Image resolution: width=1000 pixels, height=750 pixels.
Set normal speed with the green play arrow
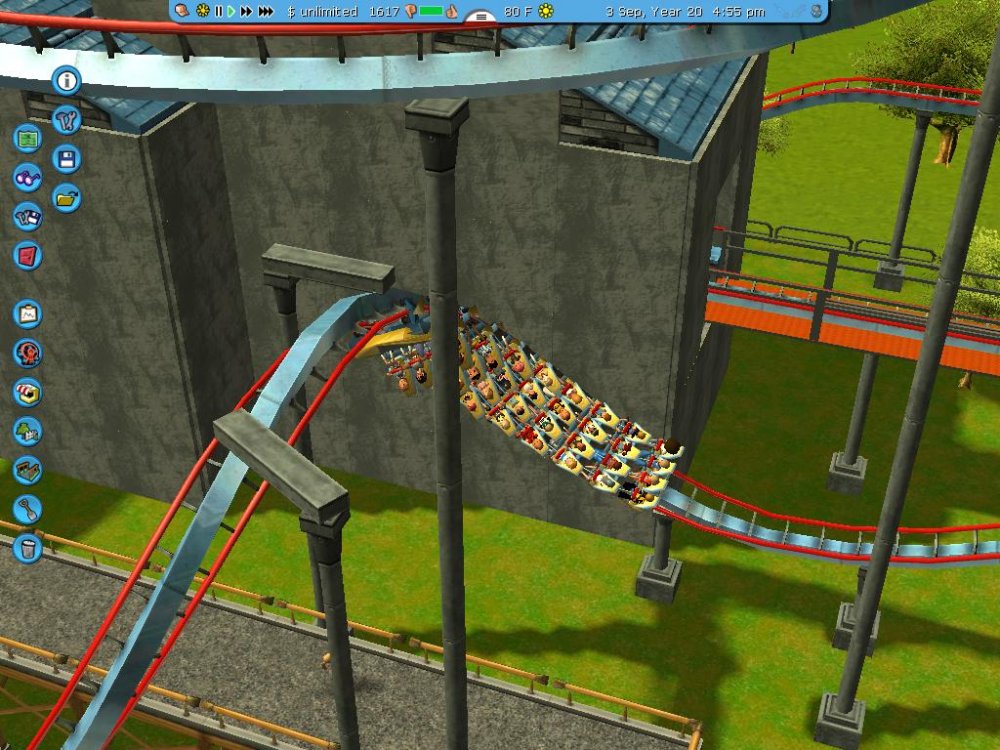pos(231,11)
